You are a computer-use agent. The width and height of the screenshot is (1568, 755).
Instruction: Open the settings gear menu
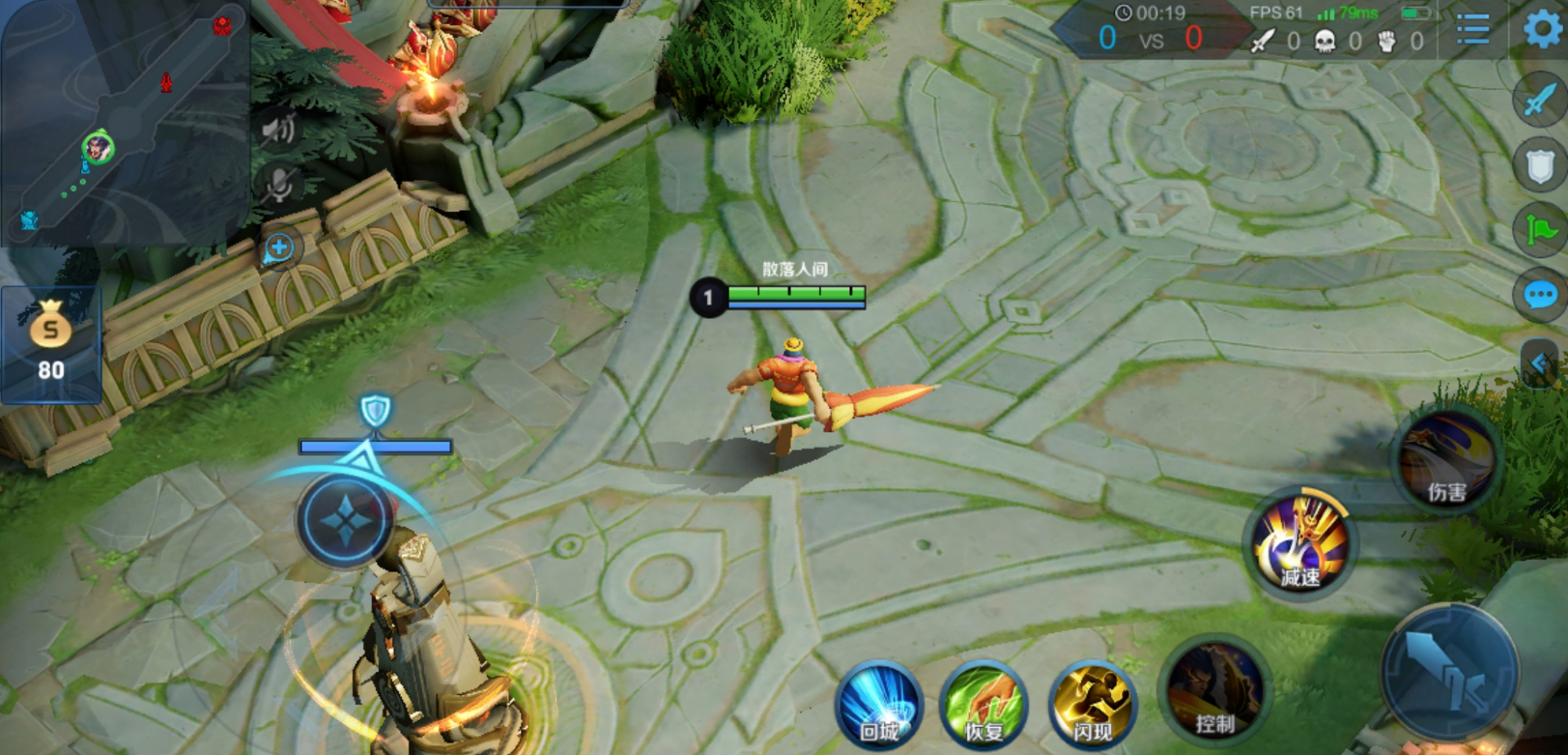coord(1542,29)
